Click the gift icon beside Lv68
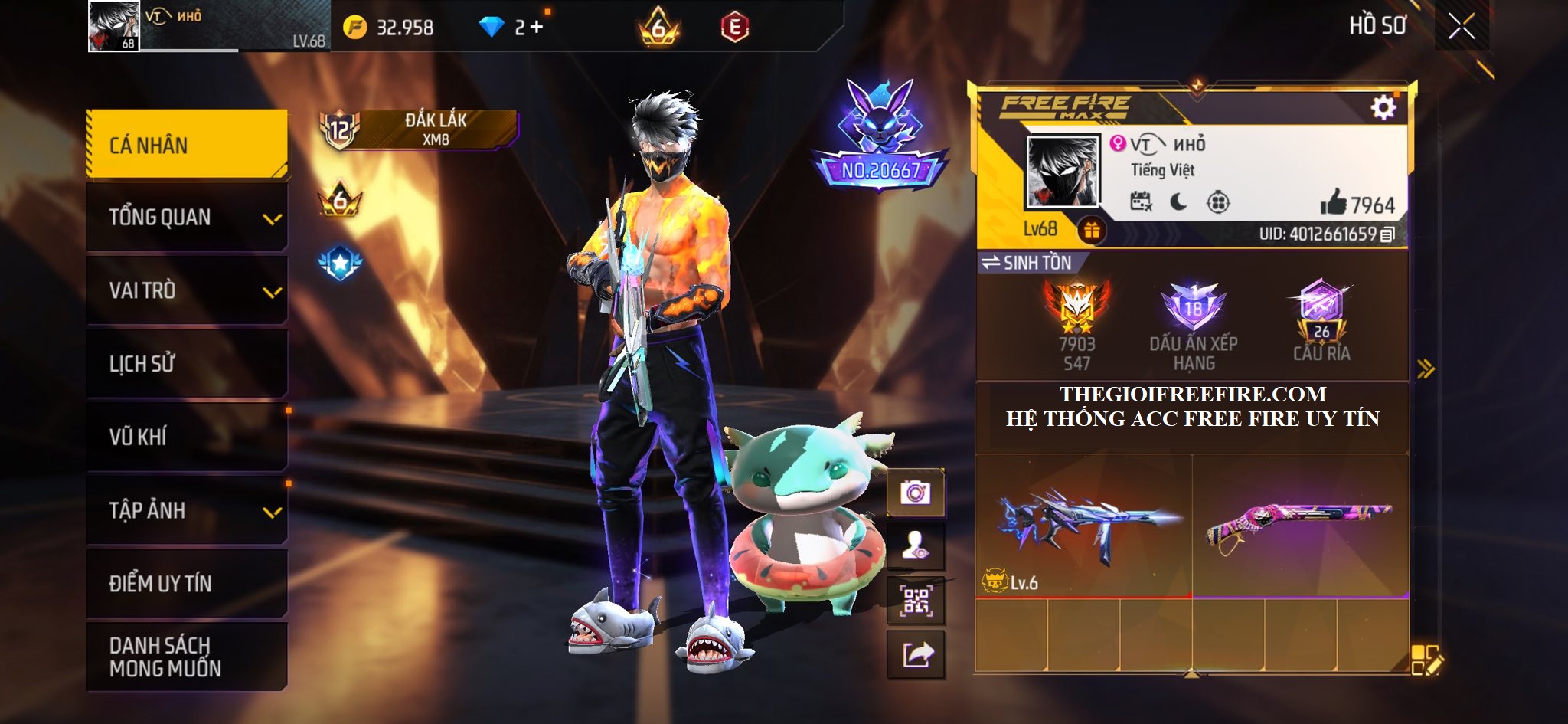Image resolution: width=1568 pixels, height=724 pixels. (x=1092, y=230)
